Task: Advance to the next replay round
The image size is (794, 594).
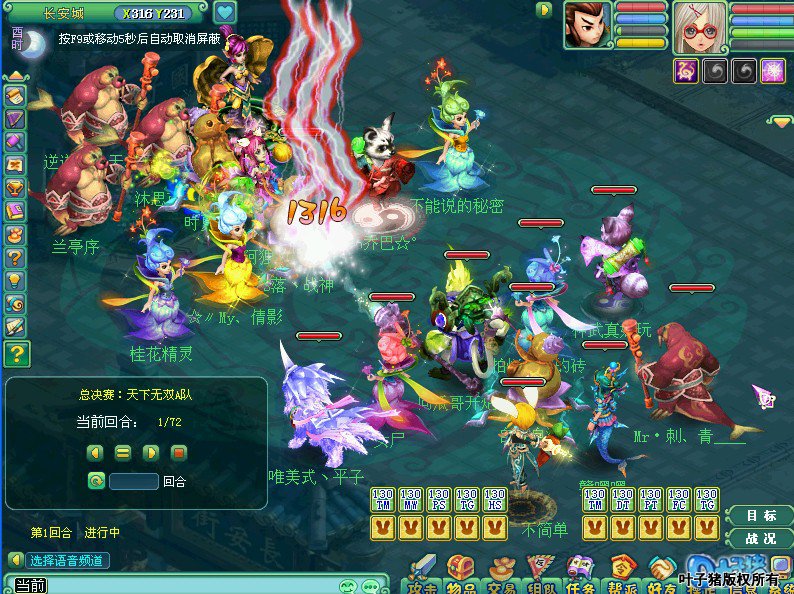Action: click(152, 453)
